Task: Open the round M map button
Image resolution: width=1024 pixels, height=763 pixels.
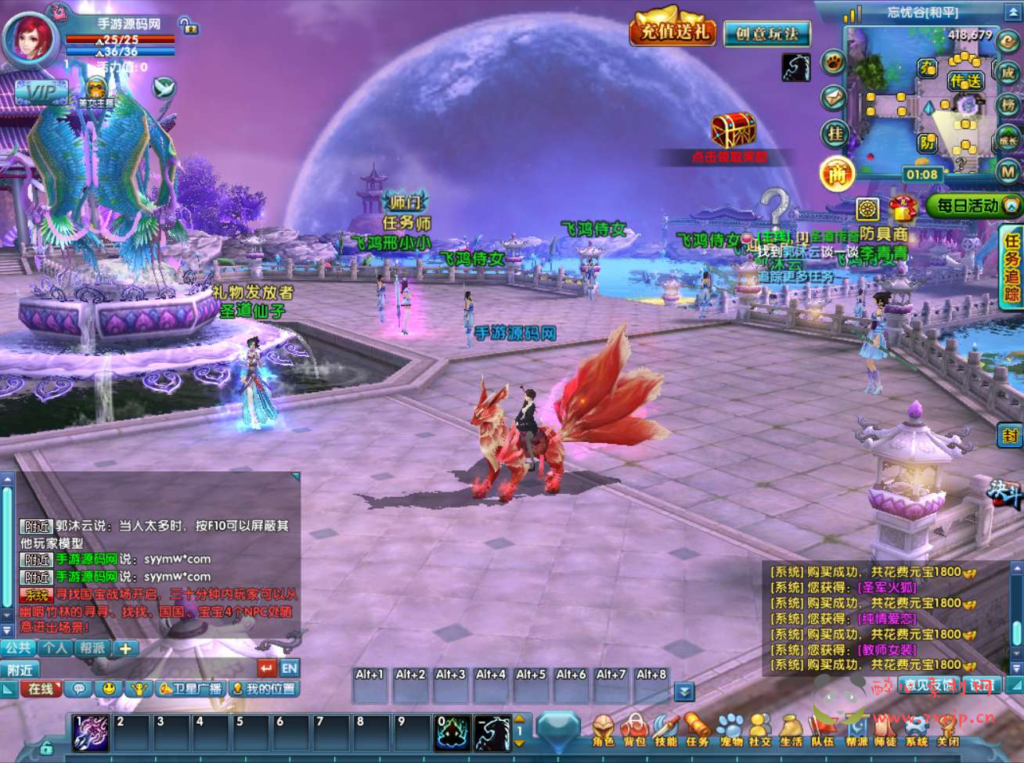Action: [x=1009, y=170]
